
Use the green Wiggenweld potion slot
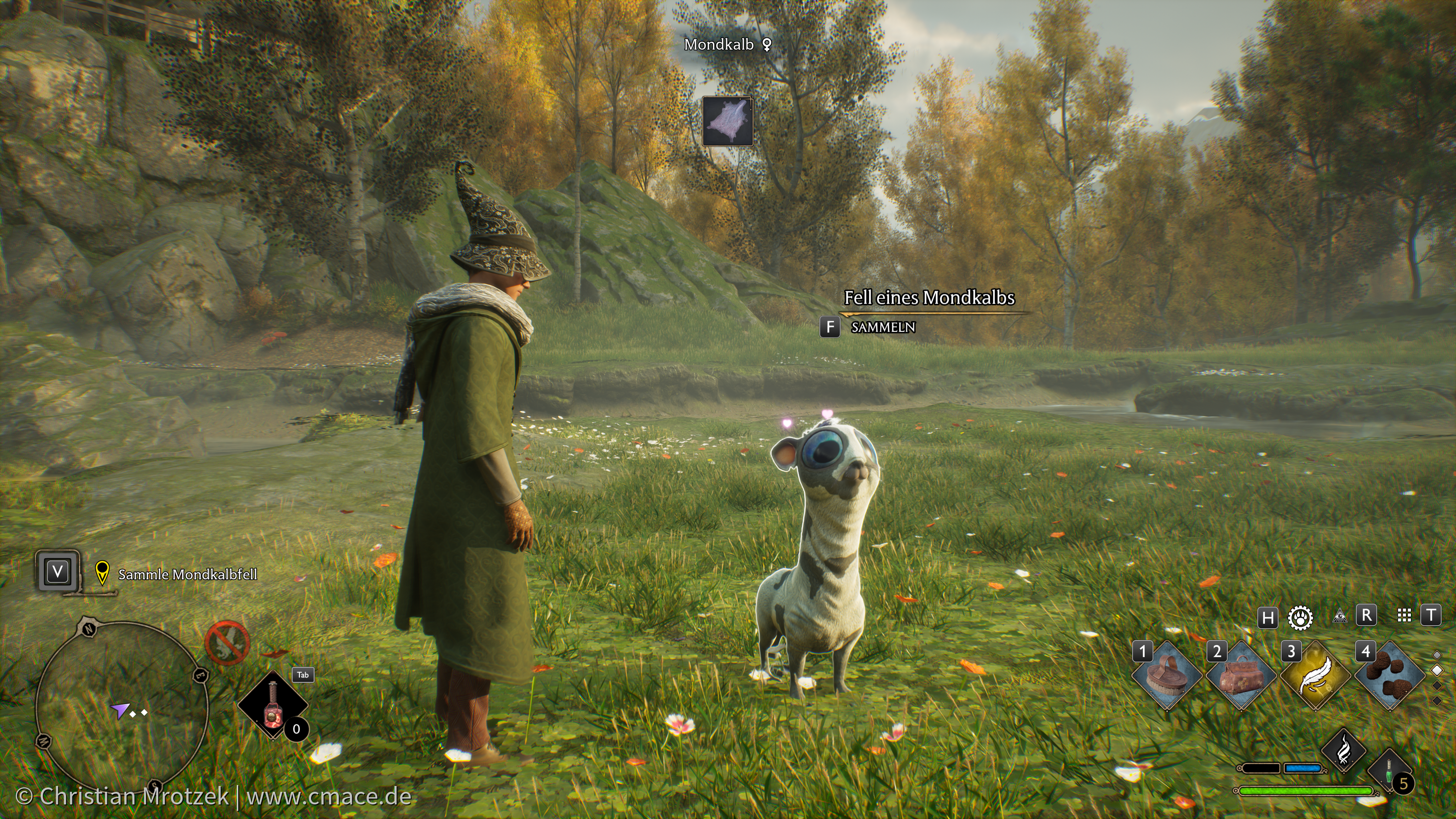[x=1390, y=771]
